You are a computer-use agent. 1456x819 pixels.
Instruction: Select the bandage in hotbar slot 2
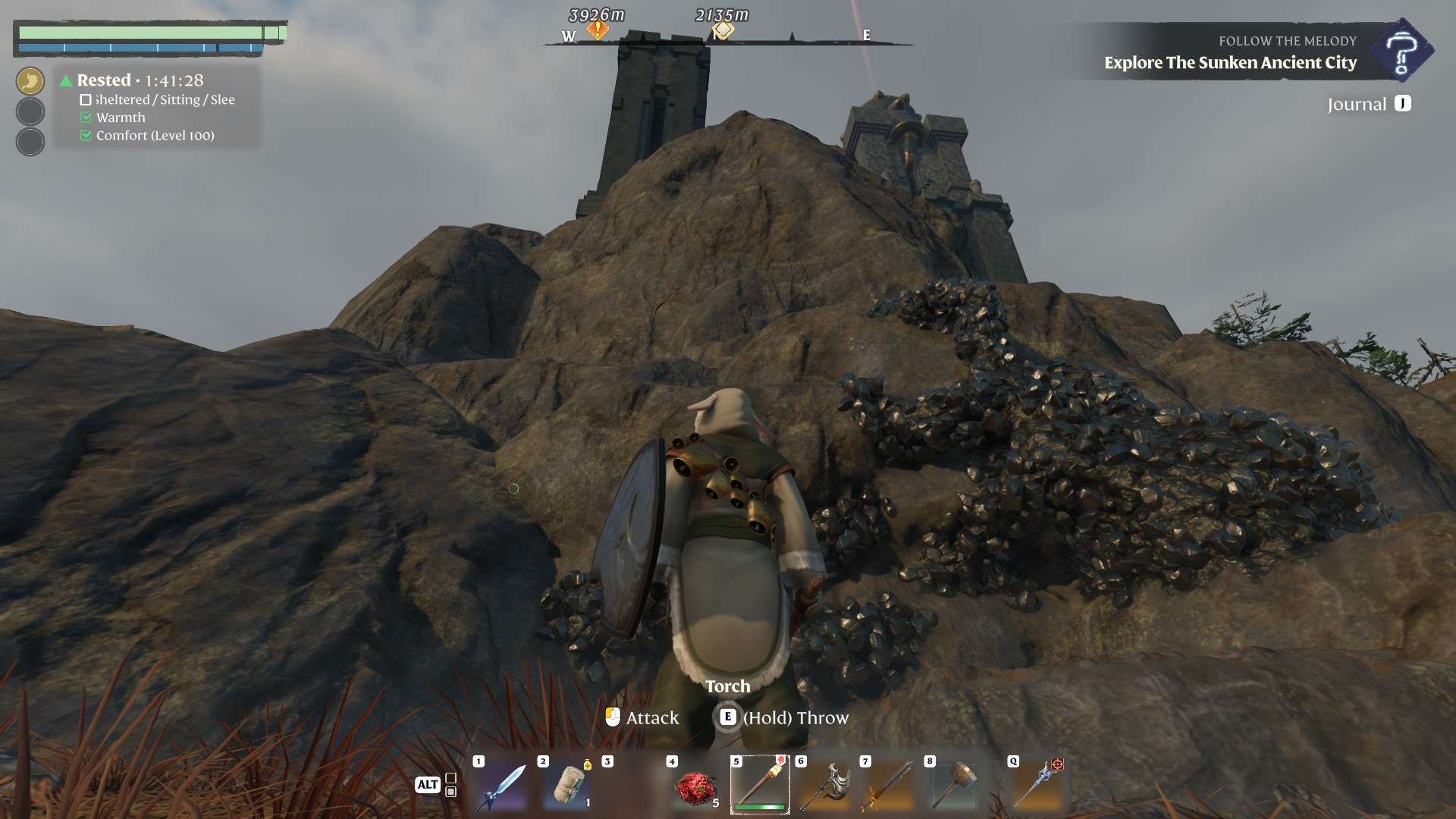[x=566, y=786]
